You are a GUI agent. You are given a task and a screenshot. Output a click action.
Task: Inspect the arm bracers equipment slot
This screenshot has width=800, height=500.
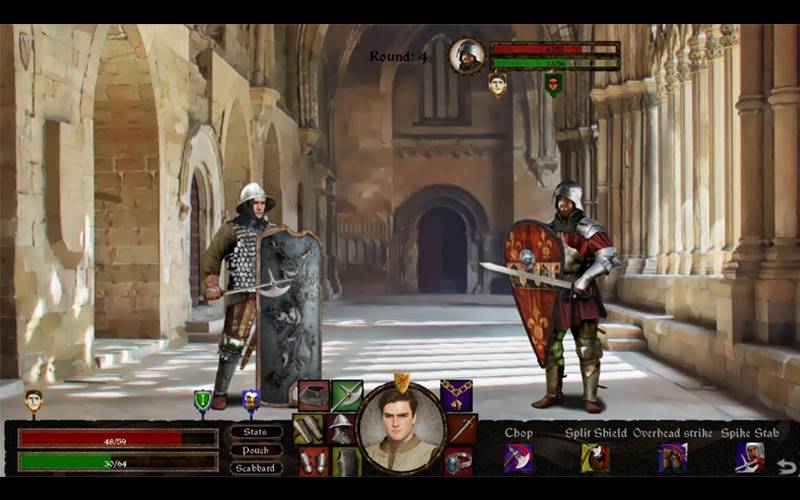click(308, 429)
